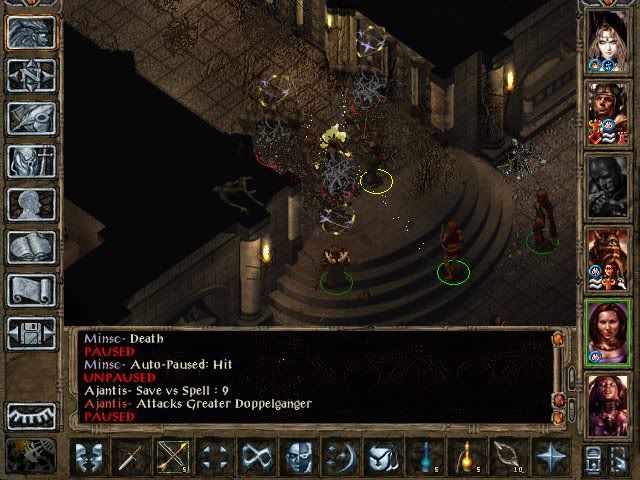Open the inventory screen
This screenshot has height=480, width=640.
tap(30, 161)
